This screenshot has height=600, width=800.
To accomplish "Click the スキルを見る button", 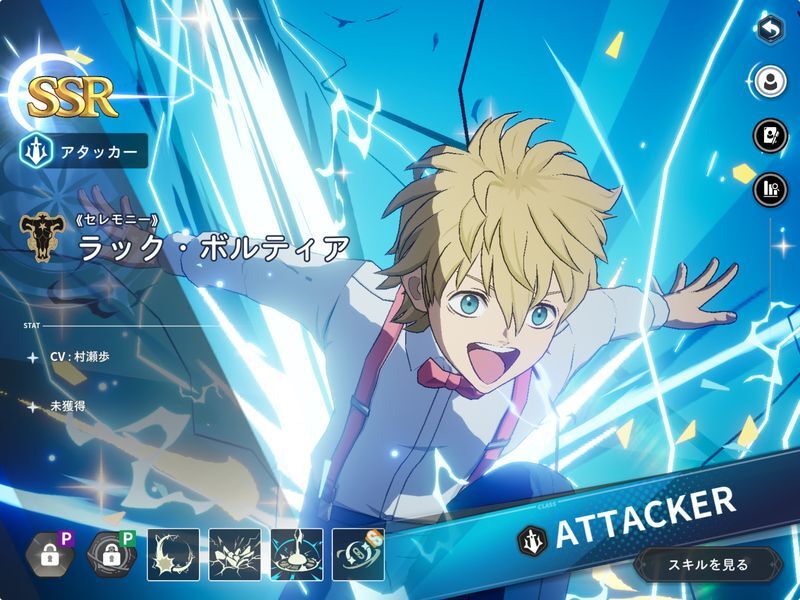I will 708,565.
